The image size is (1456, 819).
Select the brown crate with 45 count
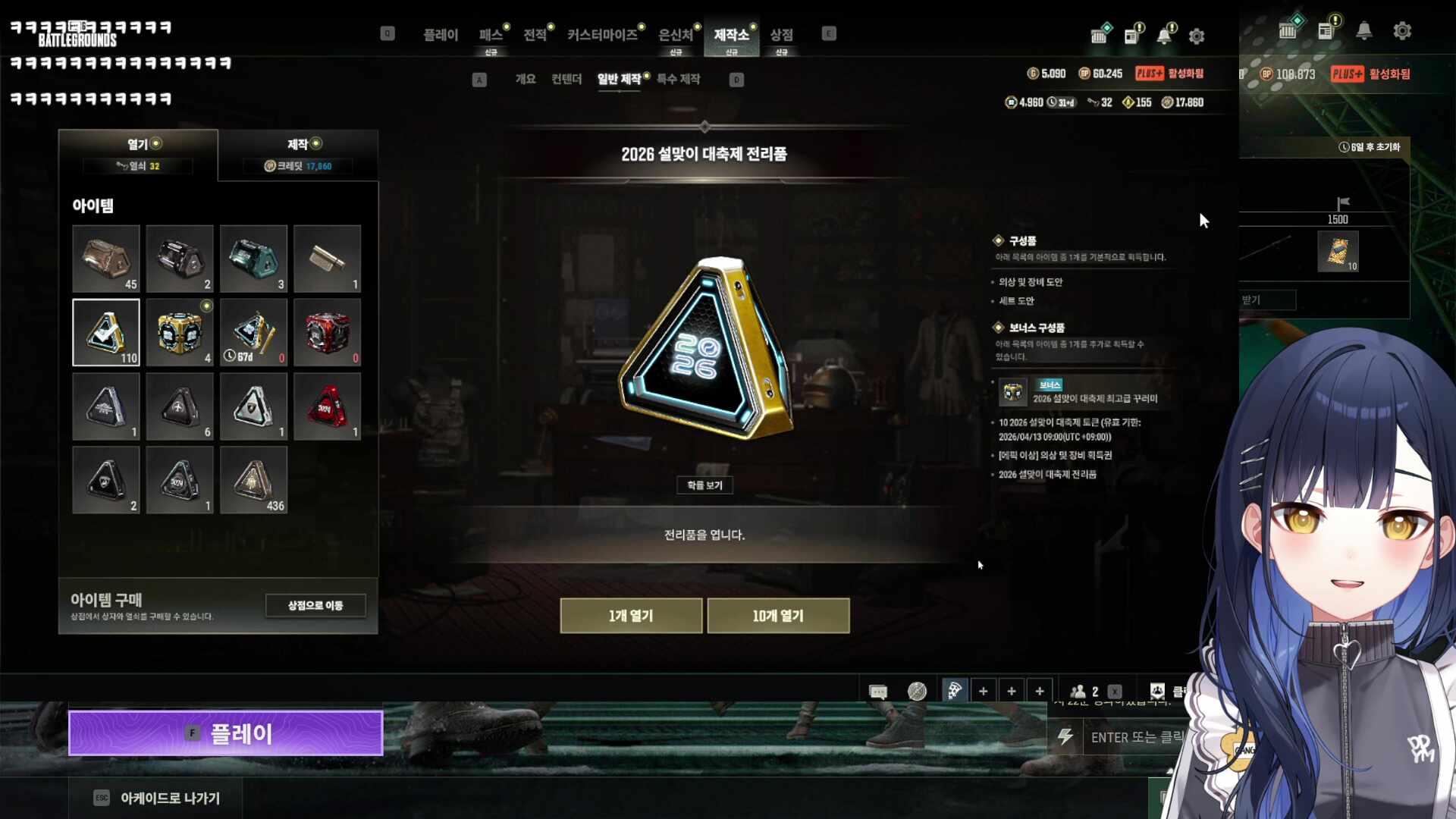click(x=106, y=259)
